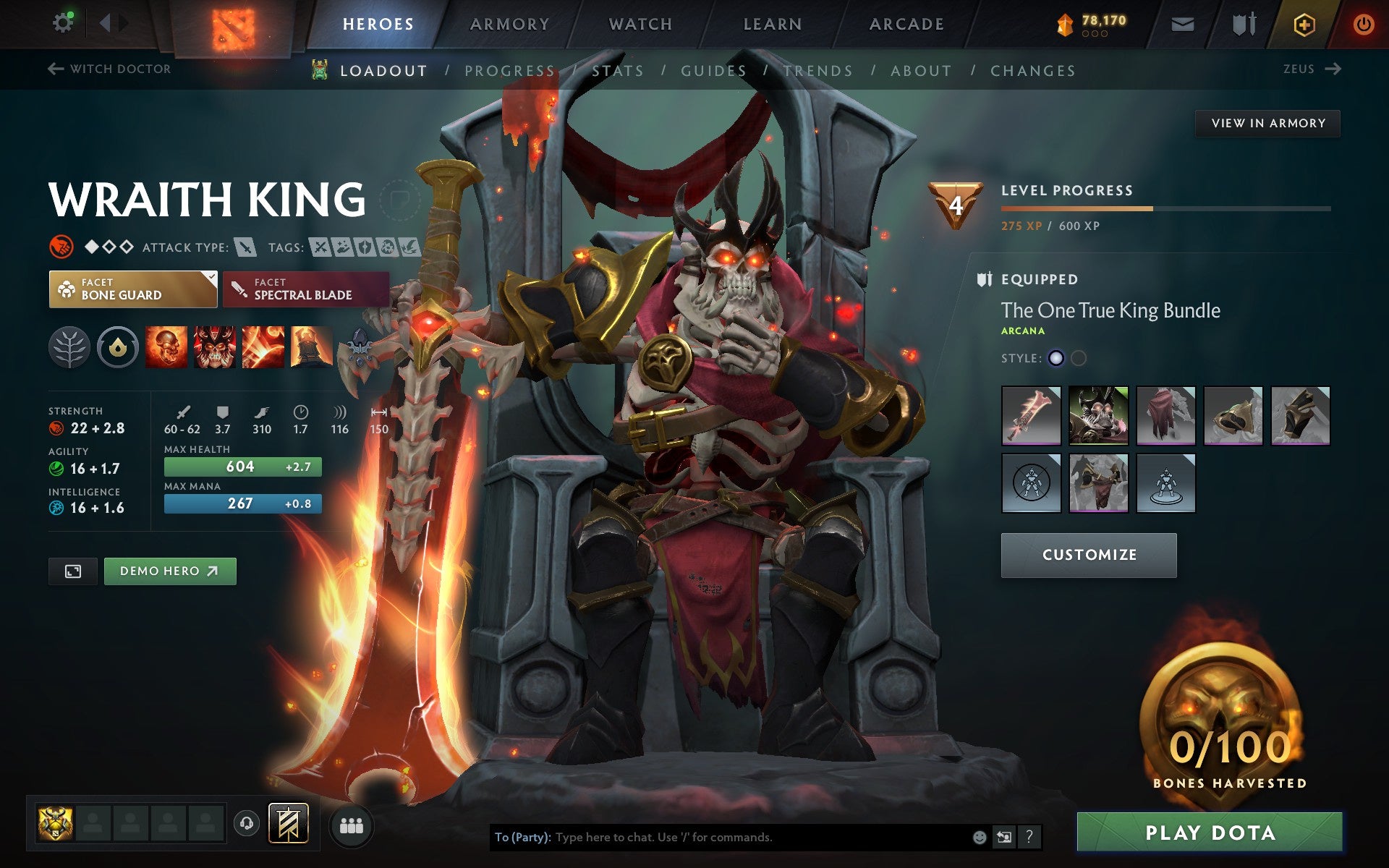
Task: Click the talent tree icon
Action: [70, 347]
